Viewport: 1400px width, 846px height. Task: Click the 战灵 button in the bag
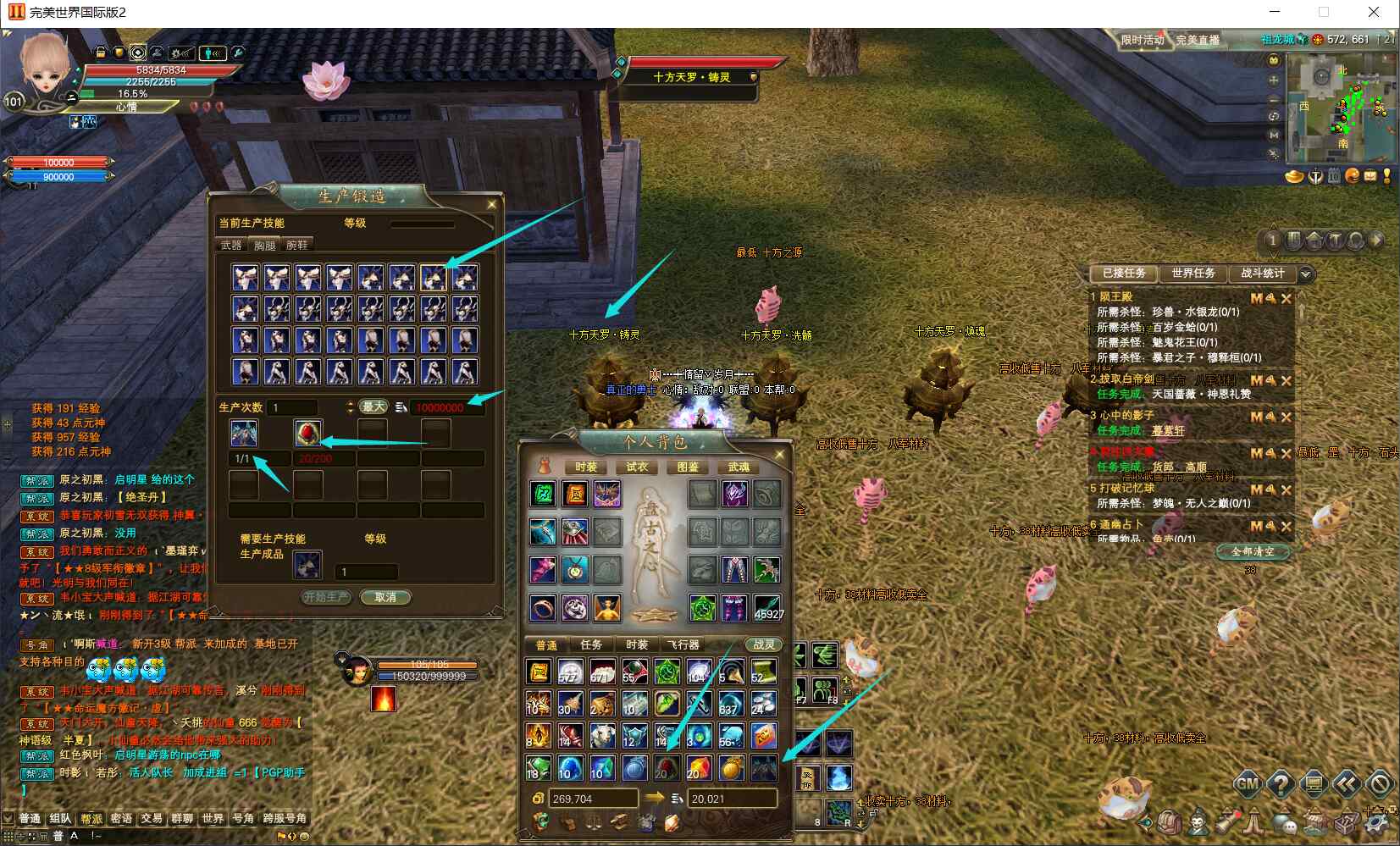point(763,644)
